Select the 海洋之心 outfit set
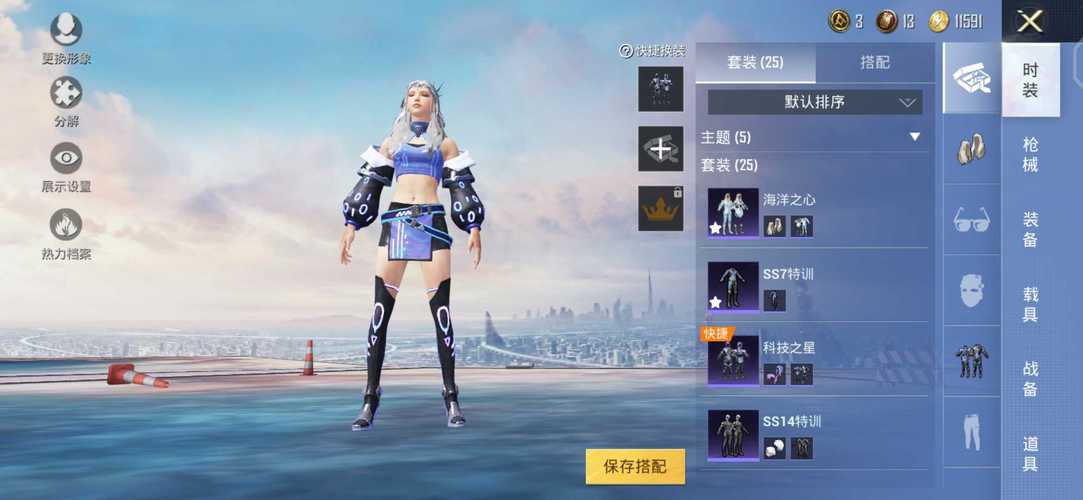 815,213
